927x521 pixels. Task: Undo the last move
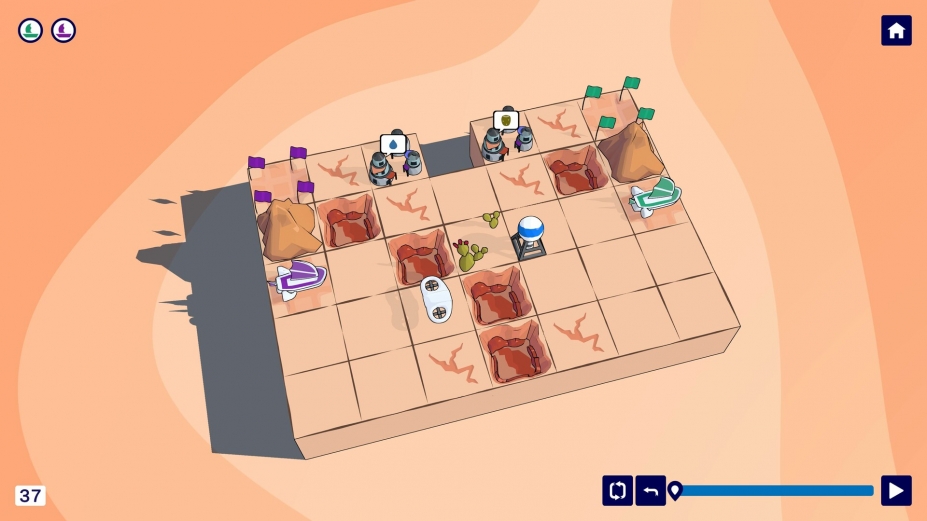(651, 490)
